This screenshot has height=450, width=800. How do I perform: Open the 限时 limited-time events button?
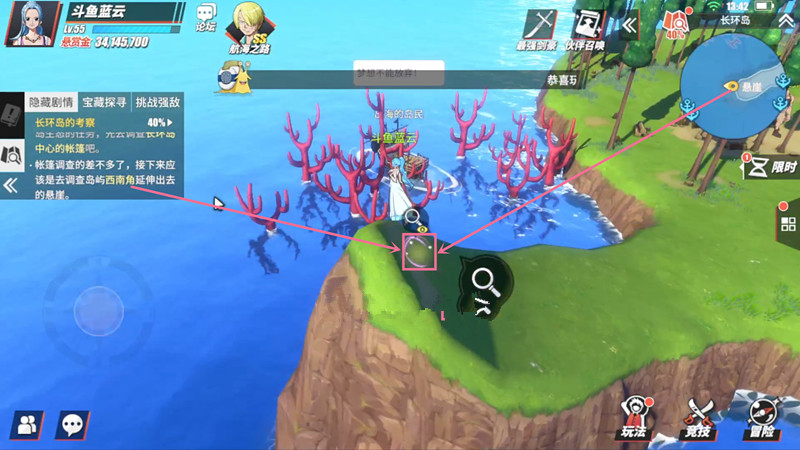(771, 165)
